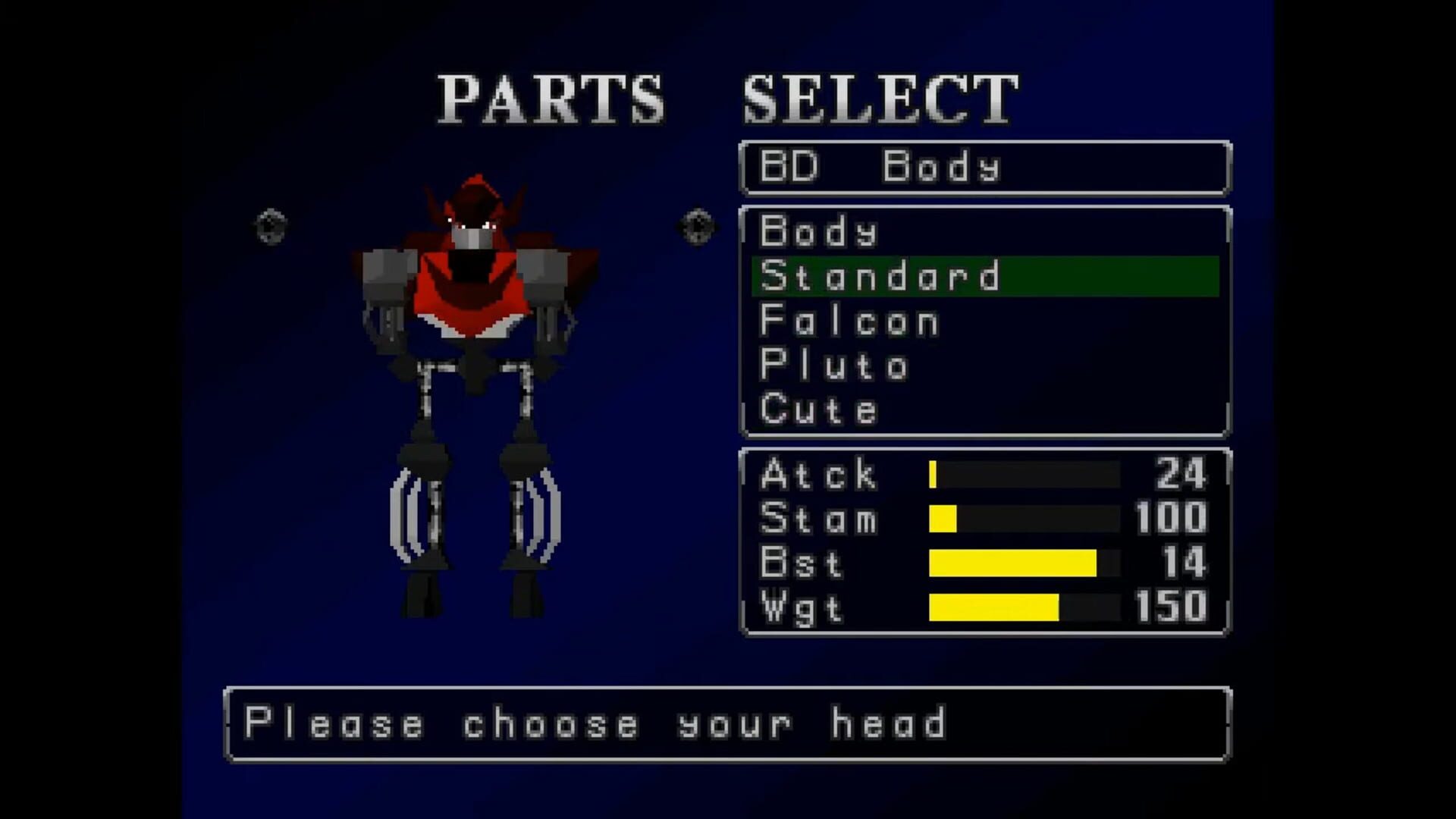Select the Pluto option from the list
Screen dimensions: 1456x819
(x=834, y=366)
